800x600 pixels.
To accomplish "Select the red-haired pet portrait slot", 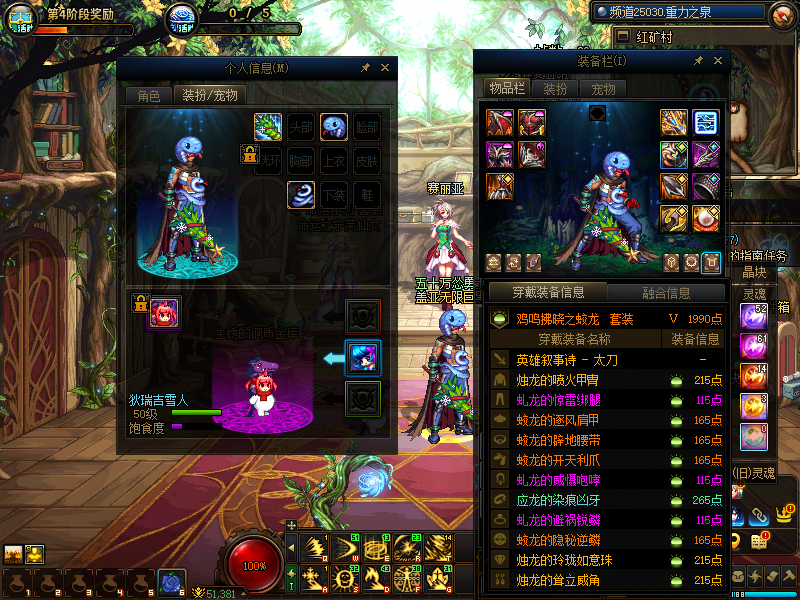I will [x=164, y=313].
